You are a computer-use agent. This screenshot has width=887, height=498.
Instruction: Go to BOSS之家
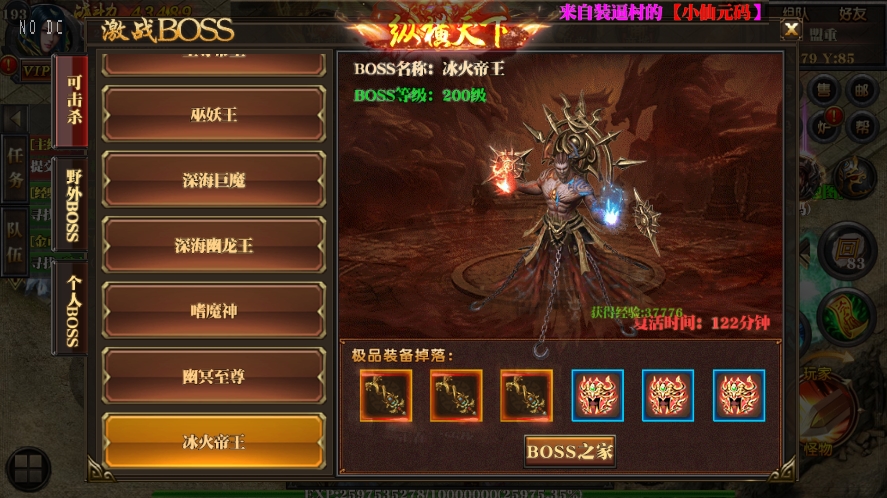(x=569, y=451)
